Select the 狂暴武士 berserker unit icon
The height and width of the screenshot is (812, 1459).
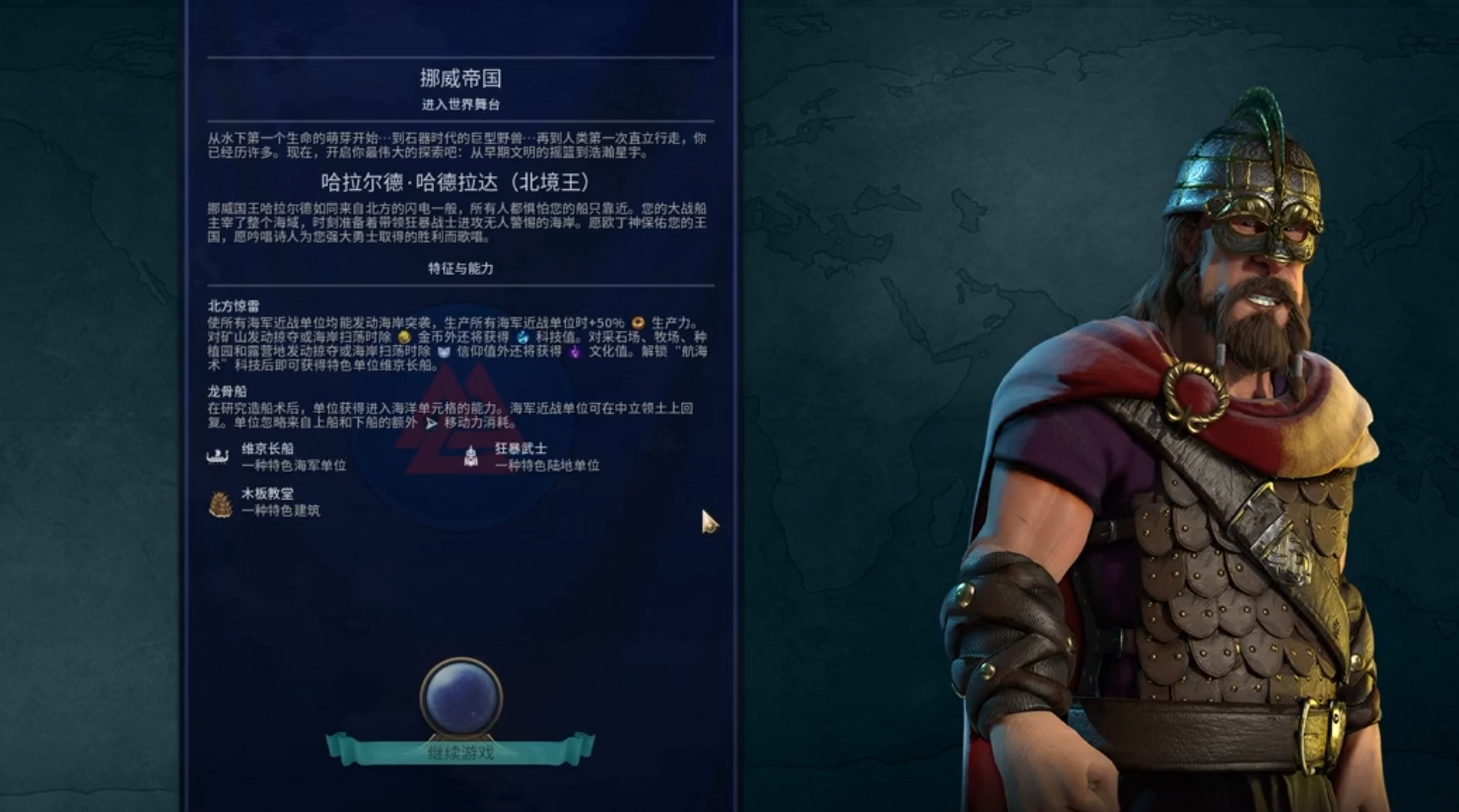471,458
